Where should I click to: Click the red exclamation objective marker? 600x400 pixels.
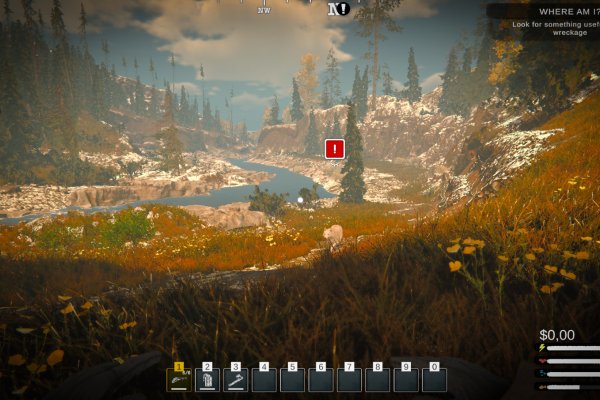[335, 149]
